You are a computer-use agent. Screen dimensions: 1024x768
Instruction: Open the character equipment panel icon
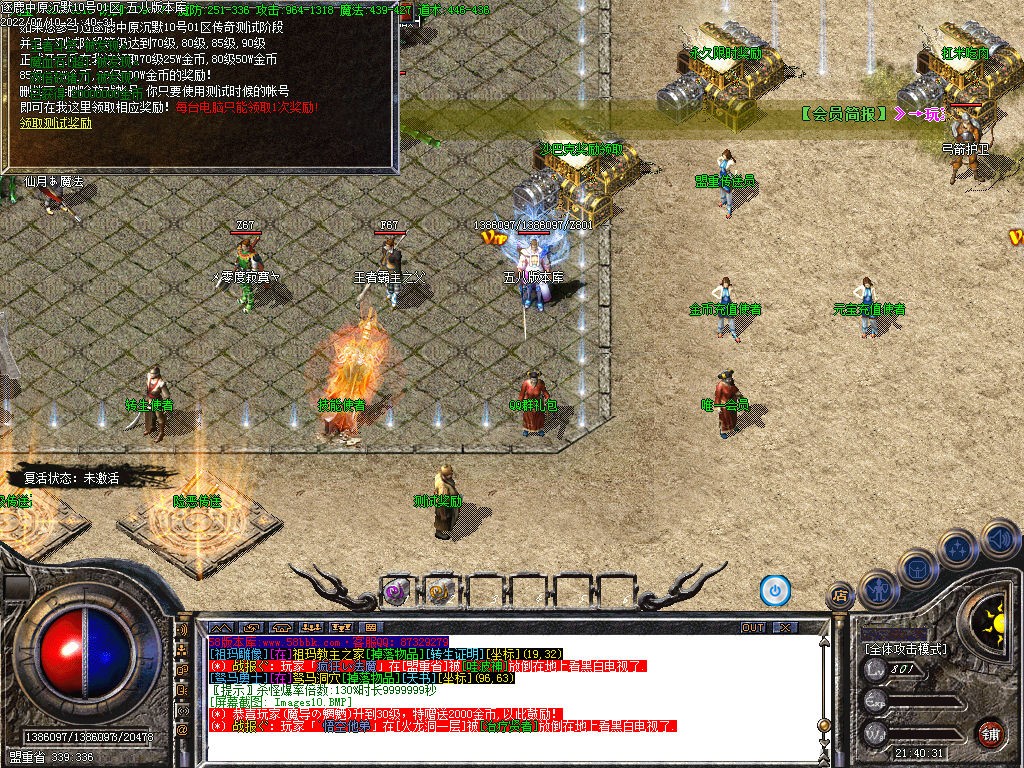coord(878,588)
